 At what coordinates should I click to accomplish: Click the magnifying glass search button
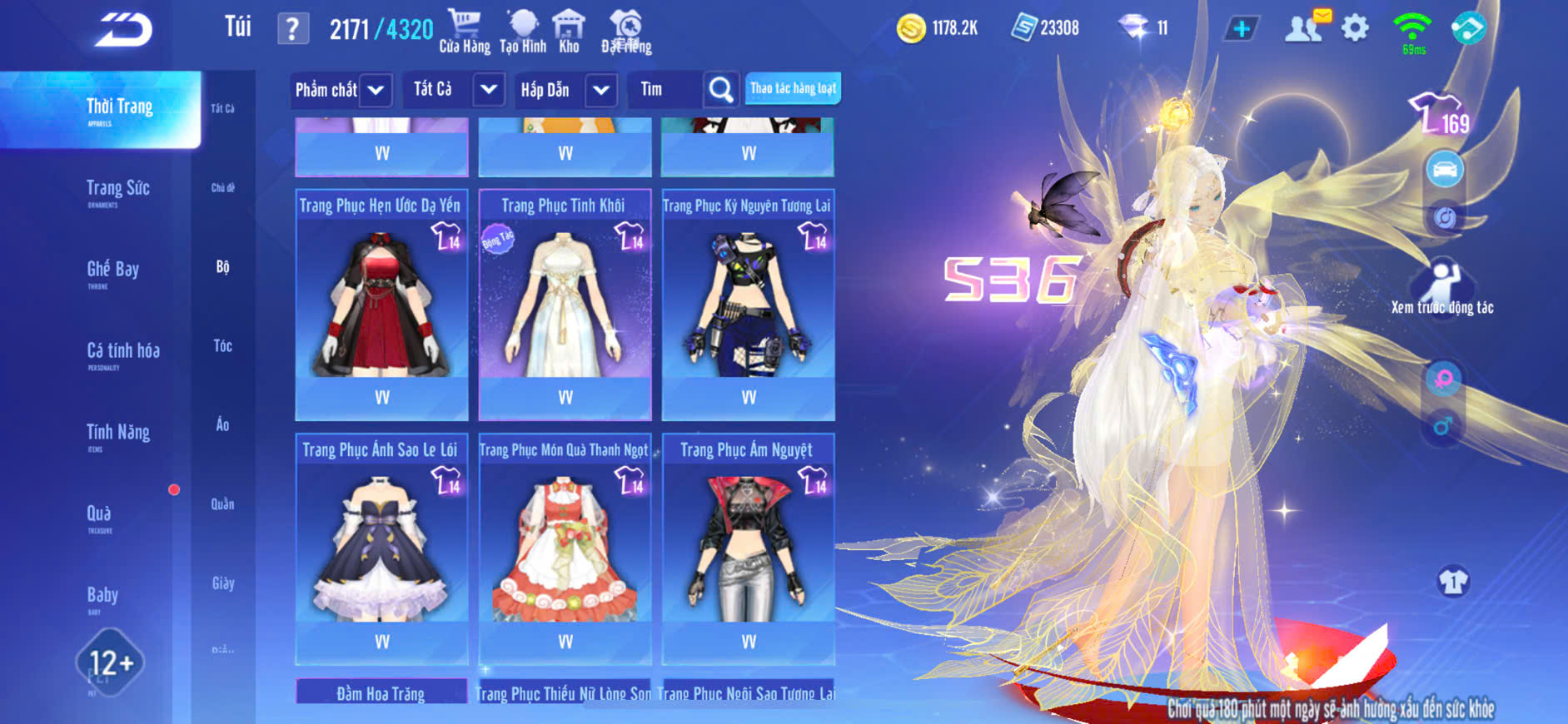[x=720, y=89]
